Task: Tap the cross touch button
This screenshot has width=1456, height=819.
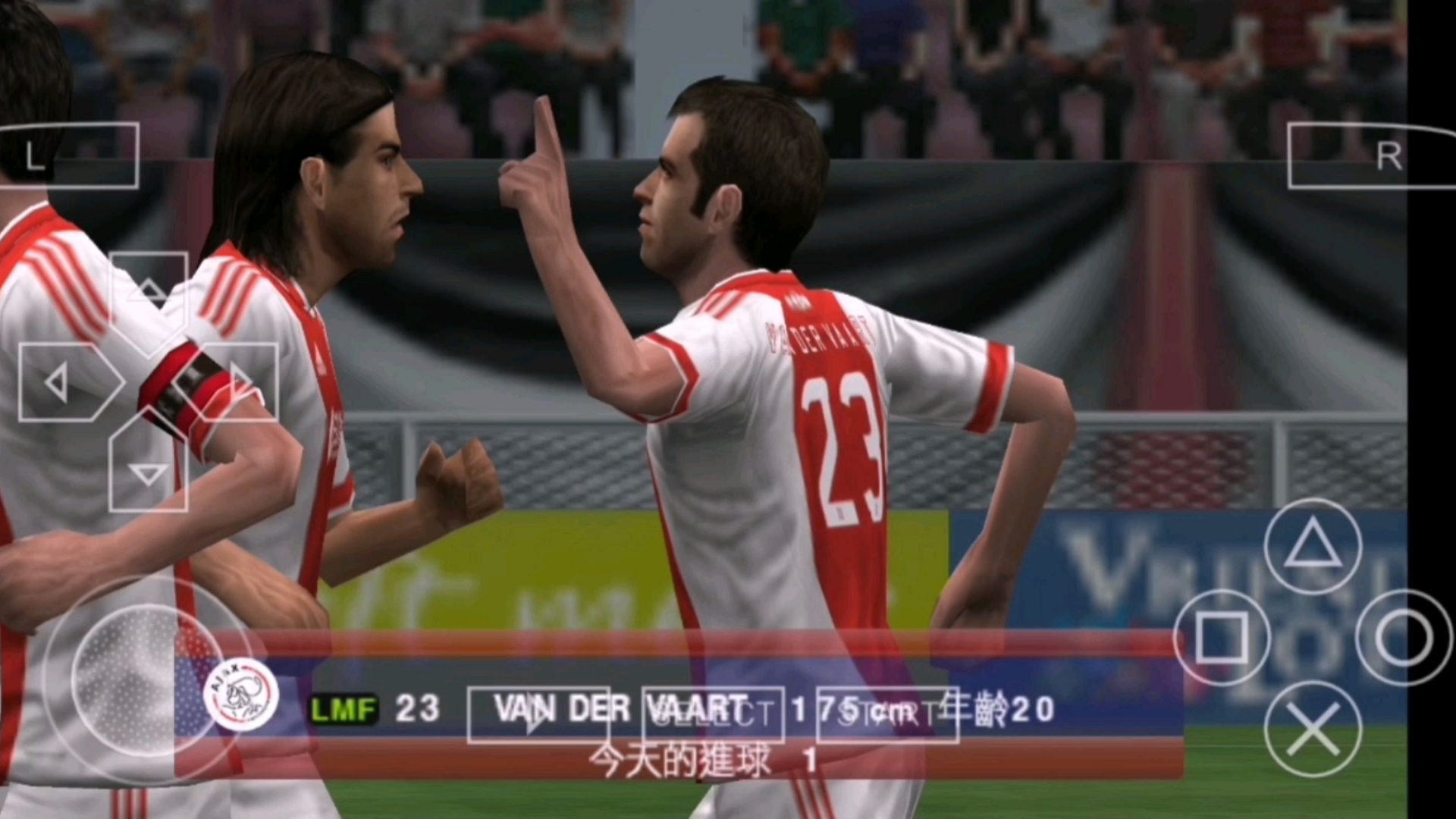Action: 1312,729
